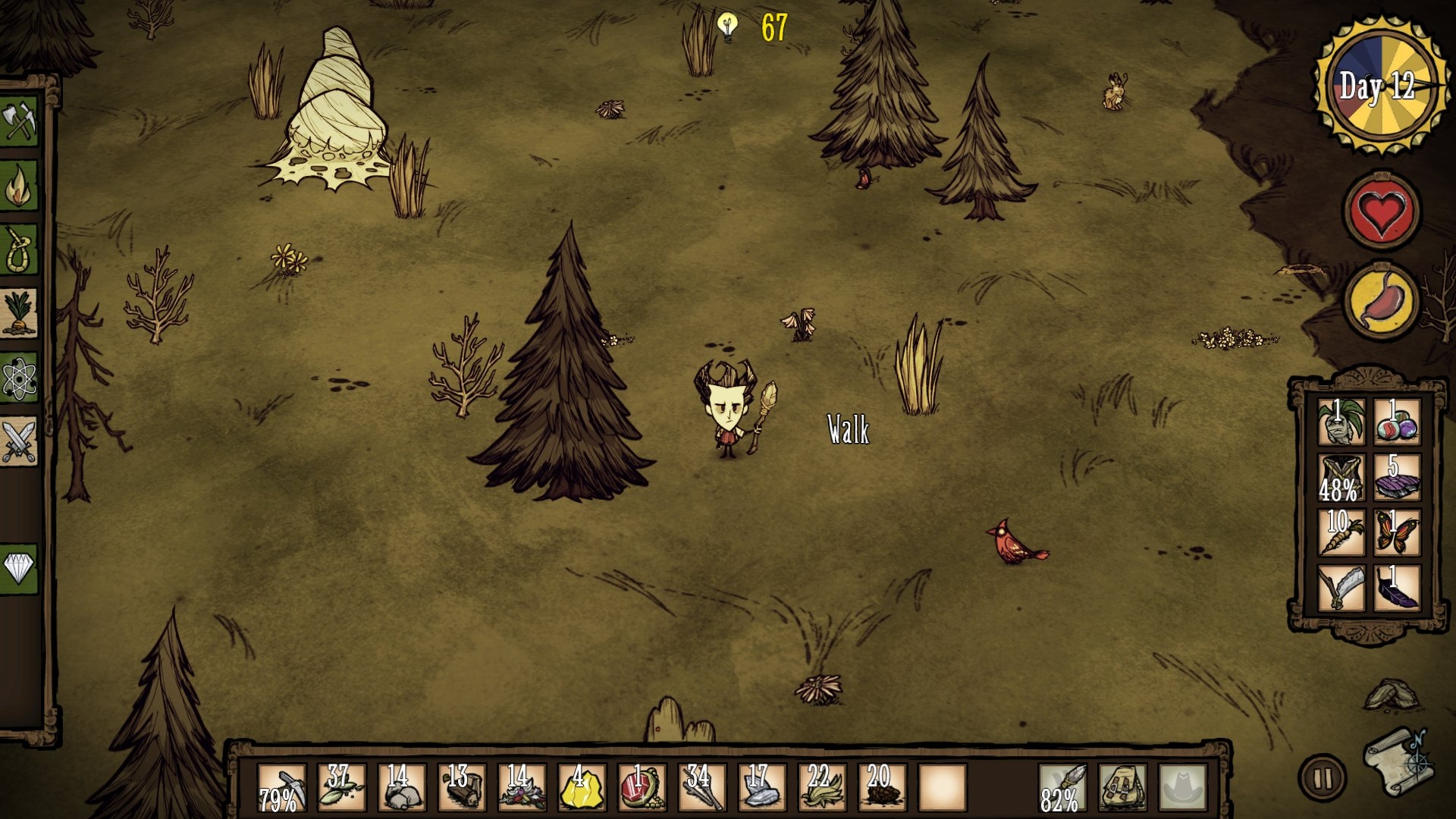Choose the red amulet item slot
The height and width of the screenshot is (819, 1456).
point(642,788)
